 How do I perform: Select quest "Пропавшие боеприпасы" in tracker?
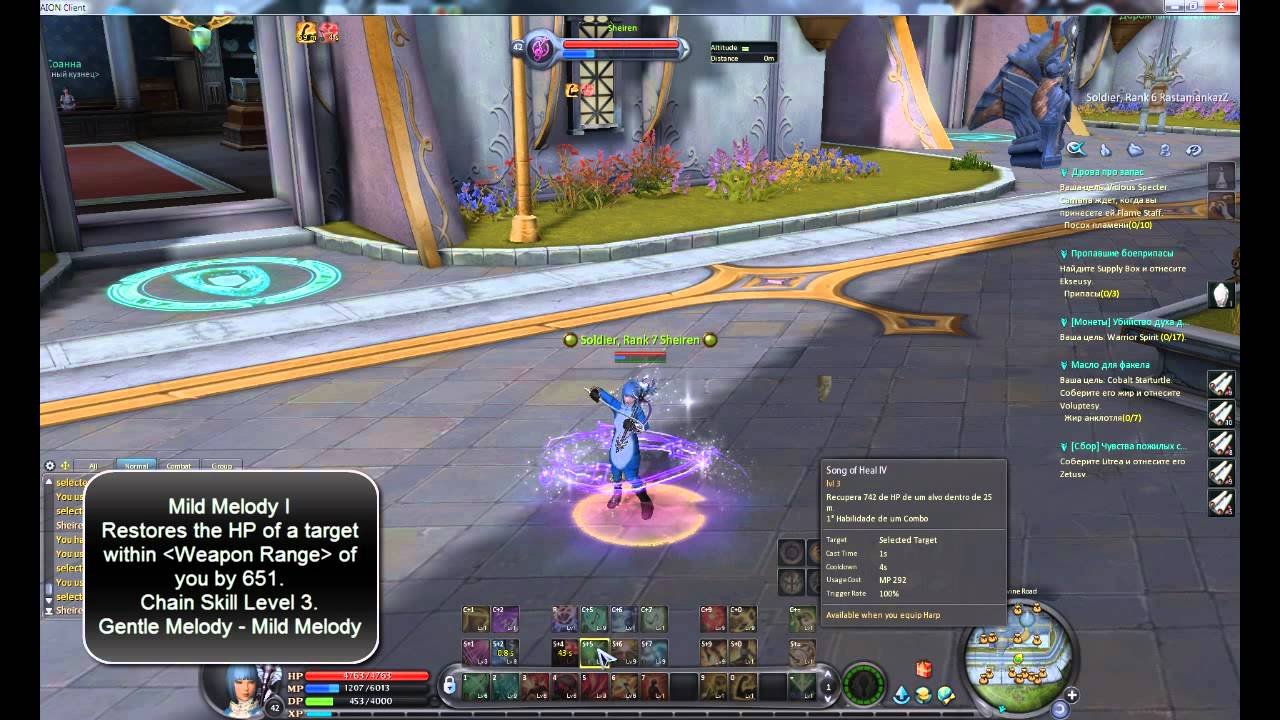(1122, 254)
